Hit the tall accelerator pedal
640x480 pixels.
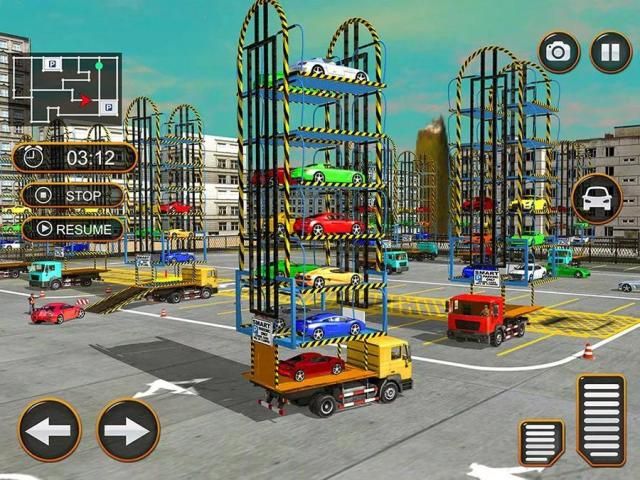pos(601,420)
